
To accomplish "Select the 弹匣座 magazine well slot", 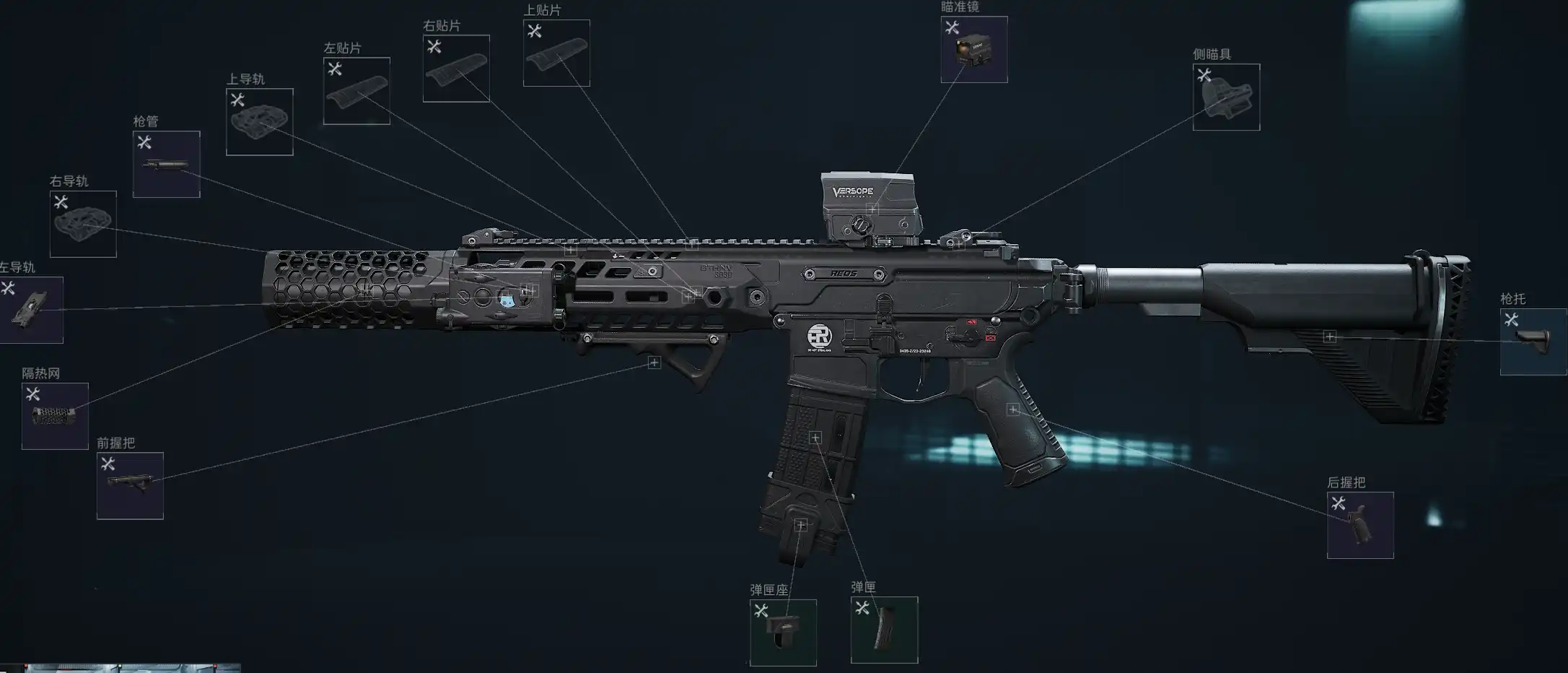I will [783, 633].
